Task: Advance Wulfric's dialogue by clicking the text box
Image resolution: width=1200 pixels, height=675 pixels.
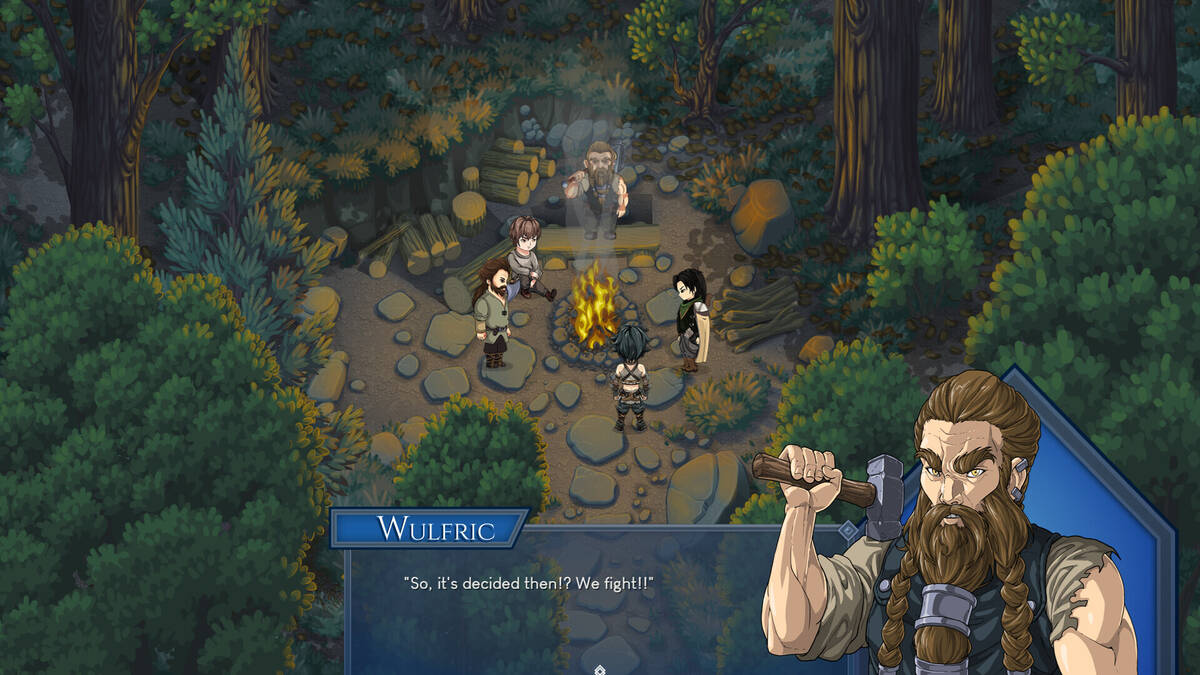Action: [560, 600]
